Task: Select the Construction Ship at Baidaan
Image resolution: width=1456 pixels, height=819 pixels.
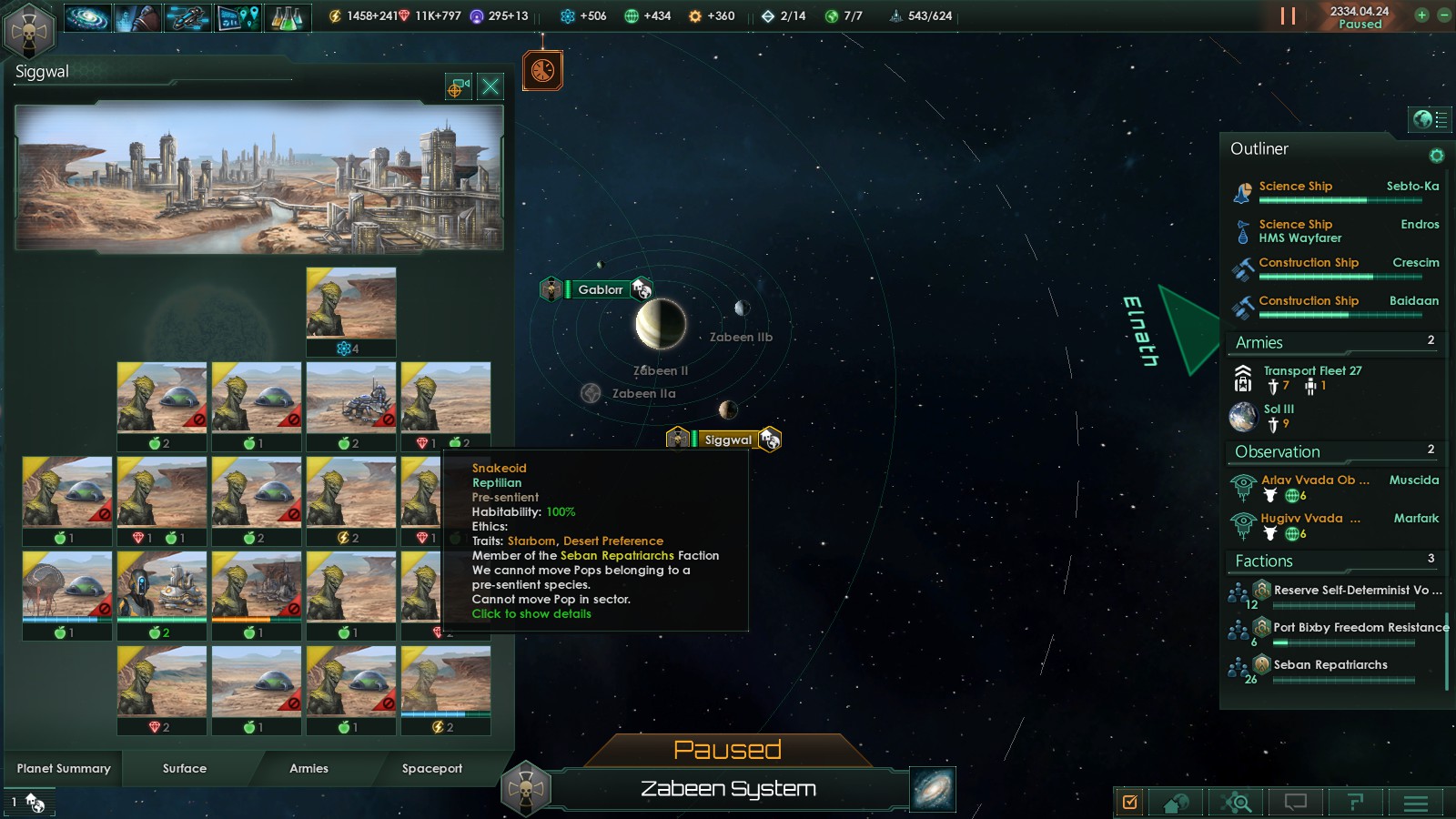Action: [1309, 301]
